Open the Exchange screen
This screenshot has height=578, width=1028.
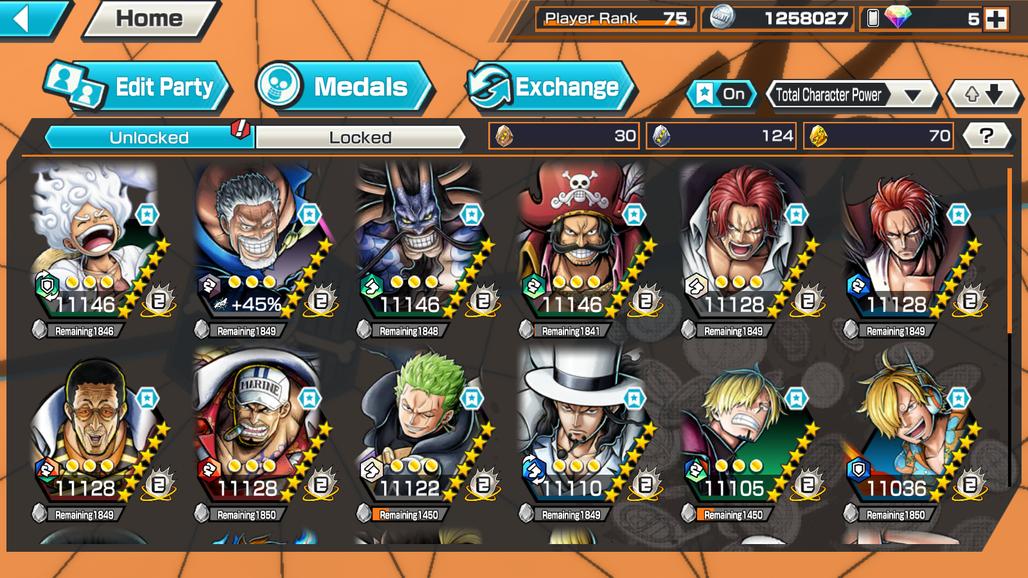click(x=551, y=87)
